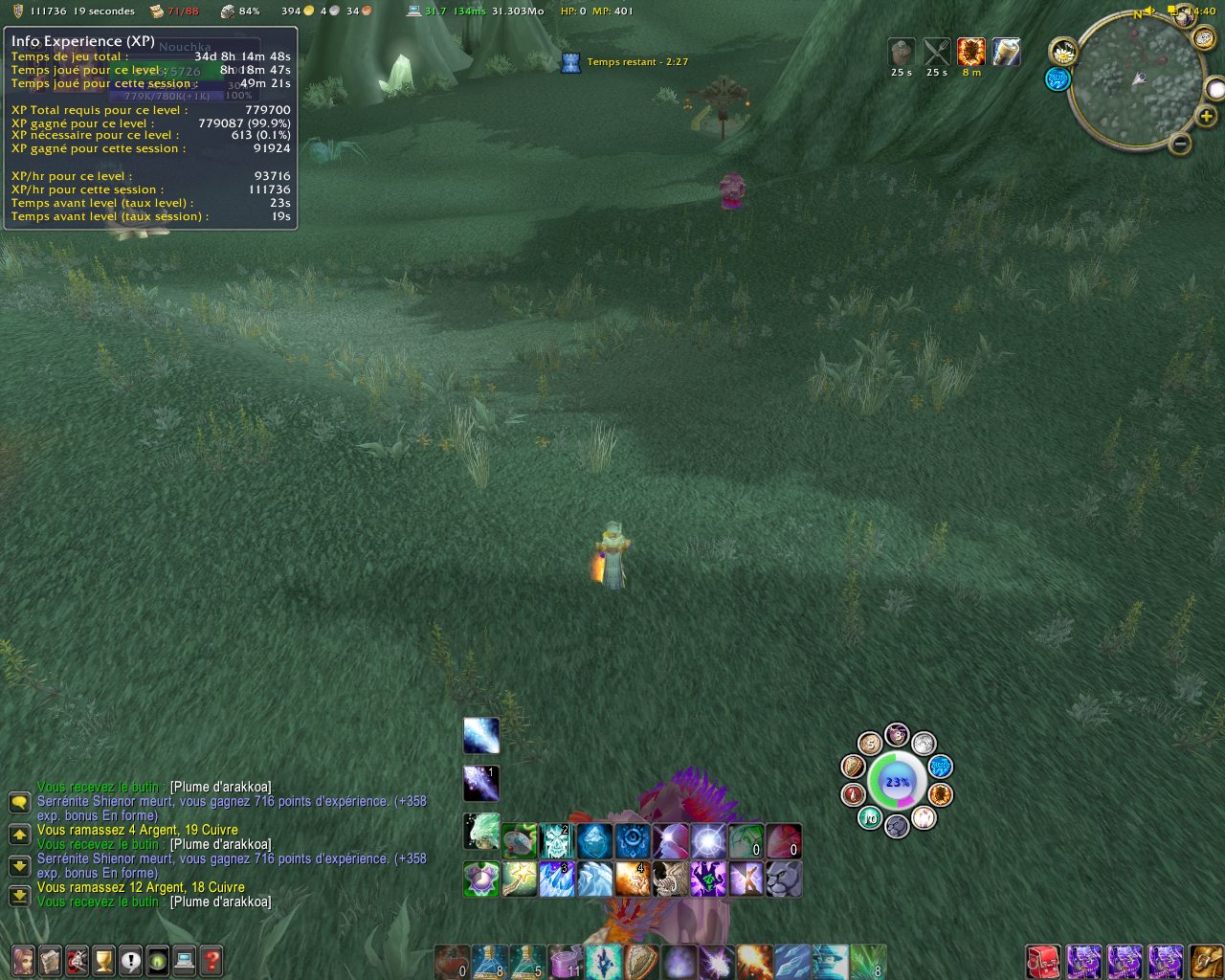1225x980 pixels.
Task: Click the circular minimap
Action: click(1138, 79)
